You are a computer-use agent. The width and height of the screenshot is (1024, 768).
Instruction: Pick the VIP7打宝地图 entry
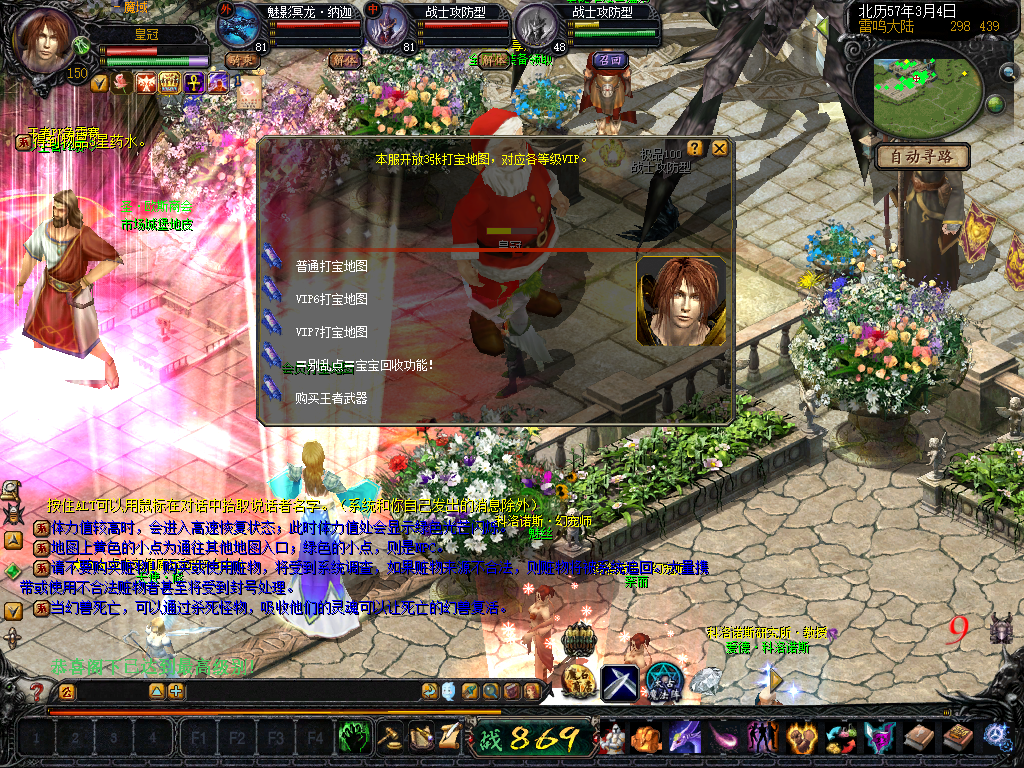coord(331,332)
